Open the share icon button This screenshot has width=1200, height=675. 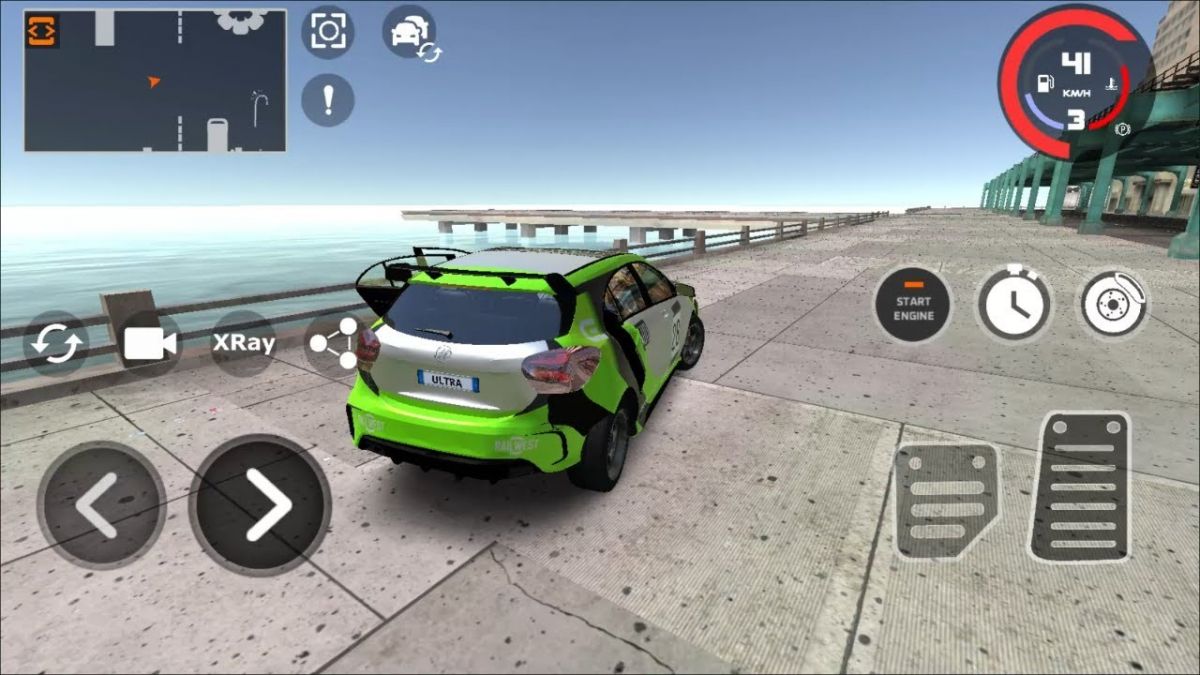click(x=333, y=344)
